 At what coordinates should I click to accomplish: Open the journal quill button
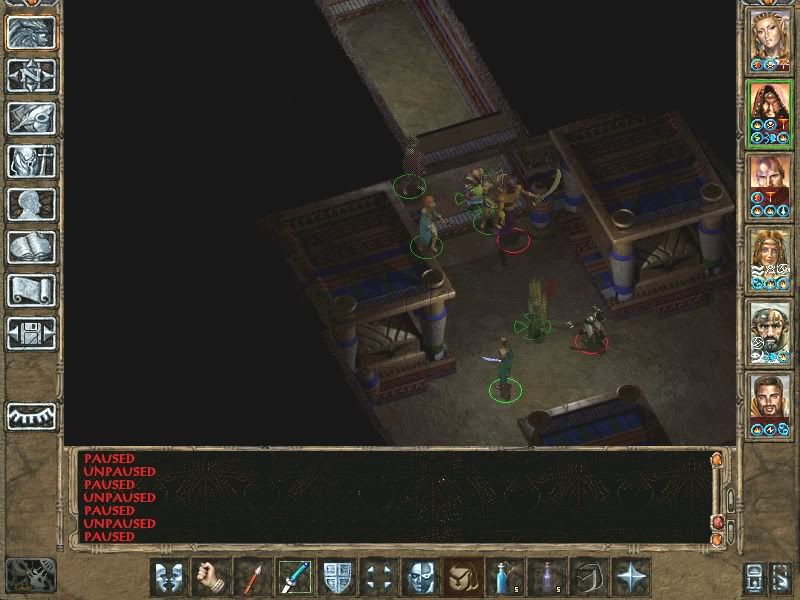[x=31, y=118]
